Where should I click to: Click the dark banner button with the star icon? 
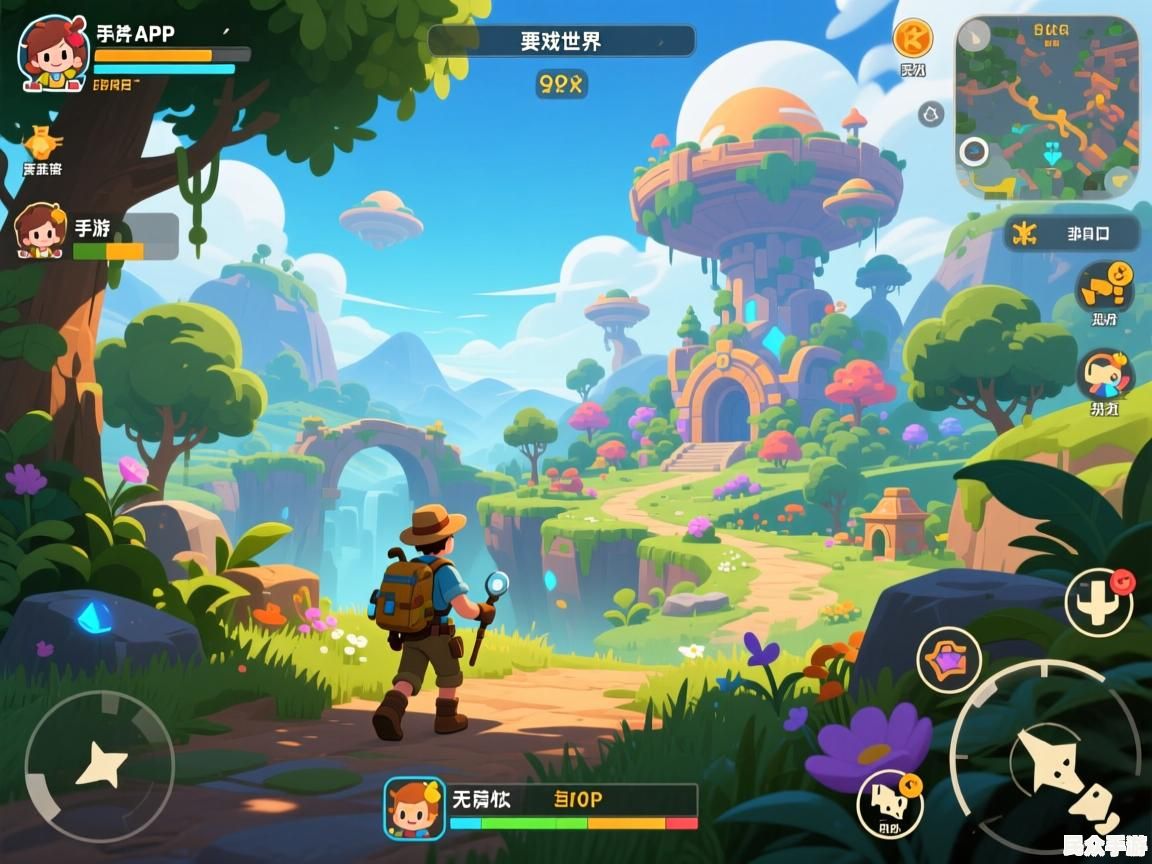[x=1071, y=234]
